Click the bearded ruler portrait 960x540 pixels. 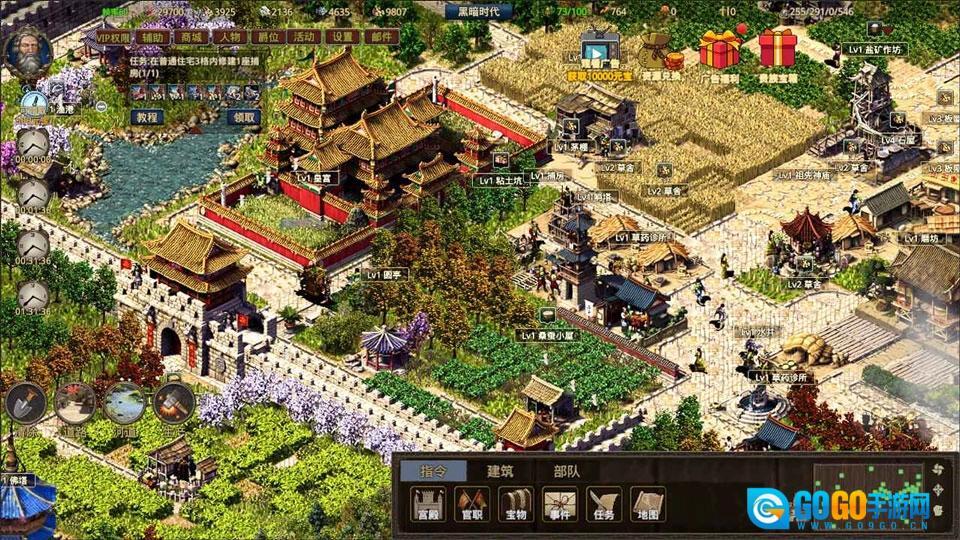click(x=27, y=50)
